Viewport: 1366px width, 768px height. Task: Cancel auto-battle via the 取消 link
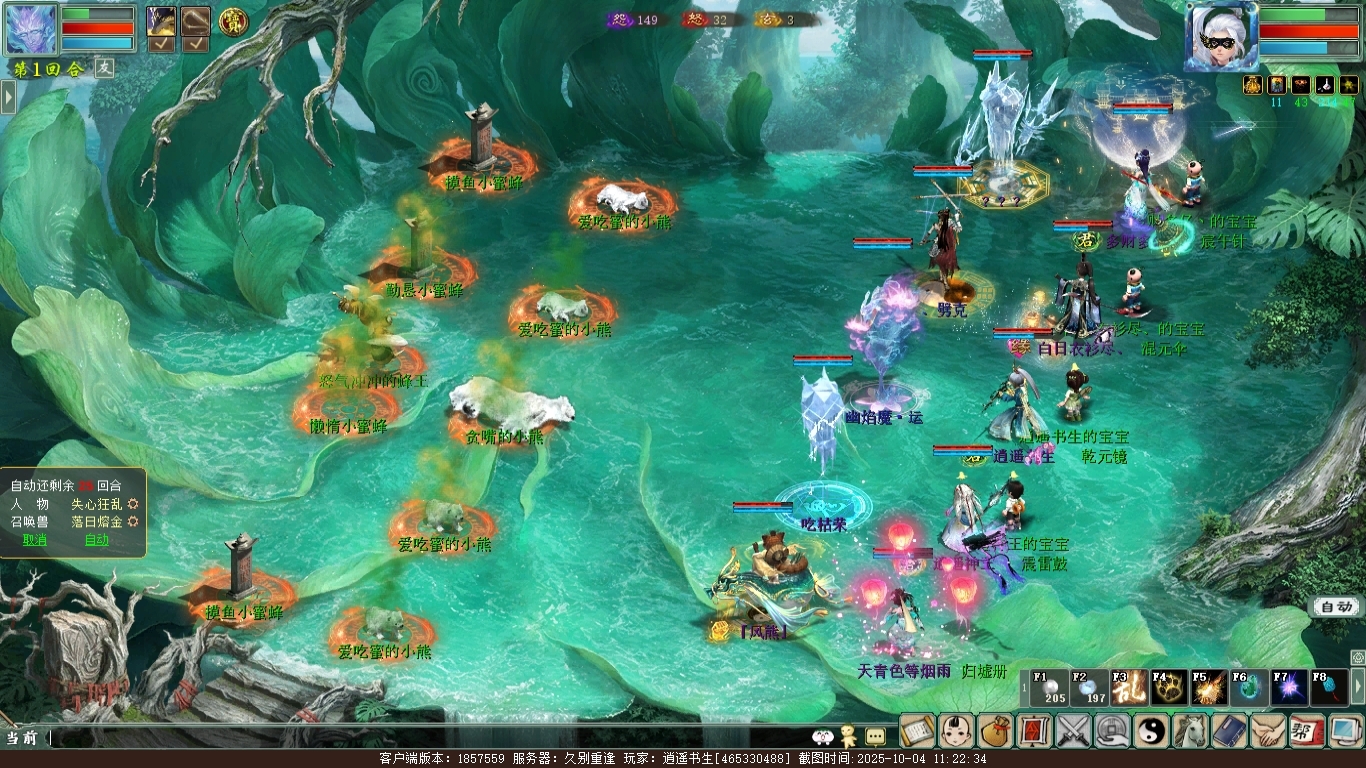pos(35,540)
